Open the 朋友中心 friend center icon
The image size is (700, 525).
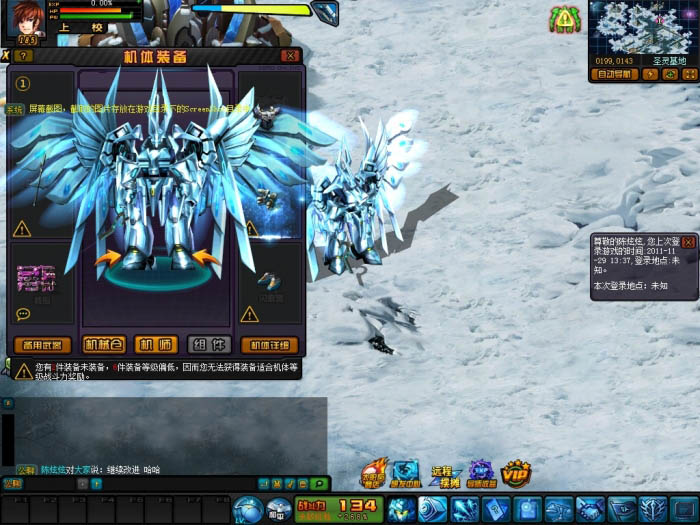point(405,474)
